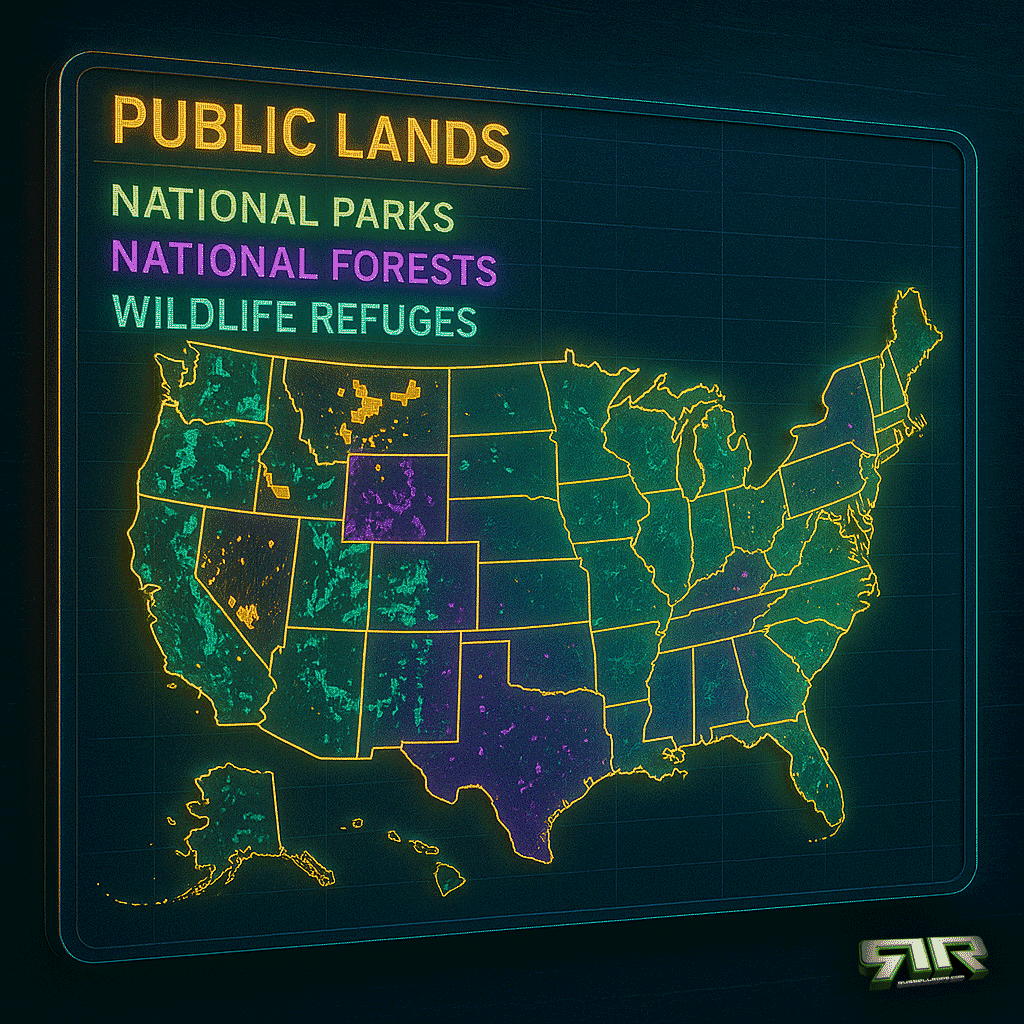Choose the Hawaii islands on the map
1024x1024 pixels.
click(450, 880)
